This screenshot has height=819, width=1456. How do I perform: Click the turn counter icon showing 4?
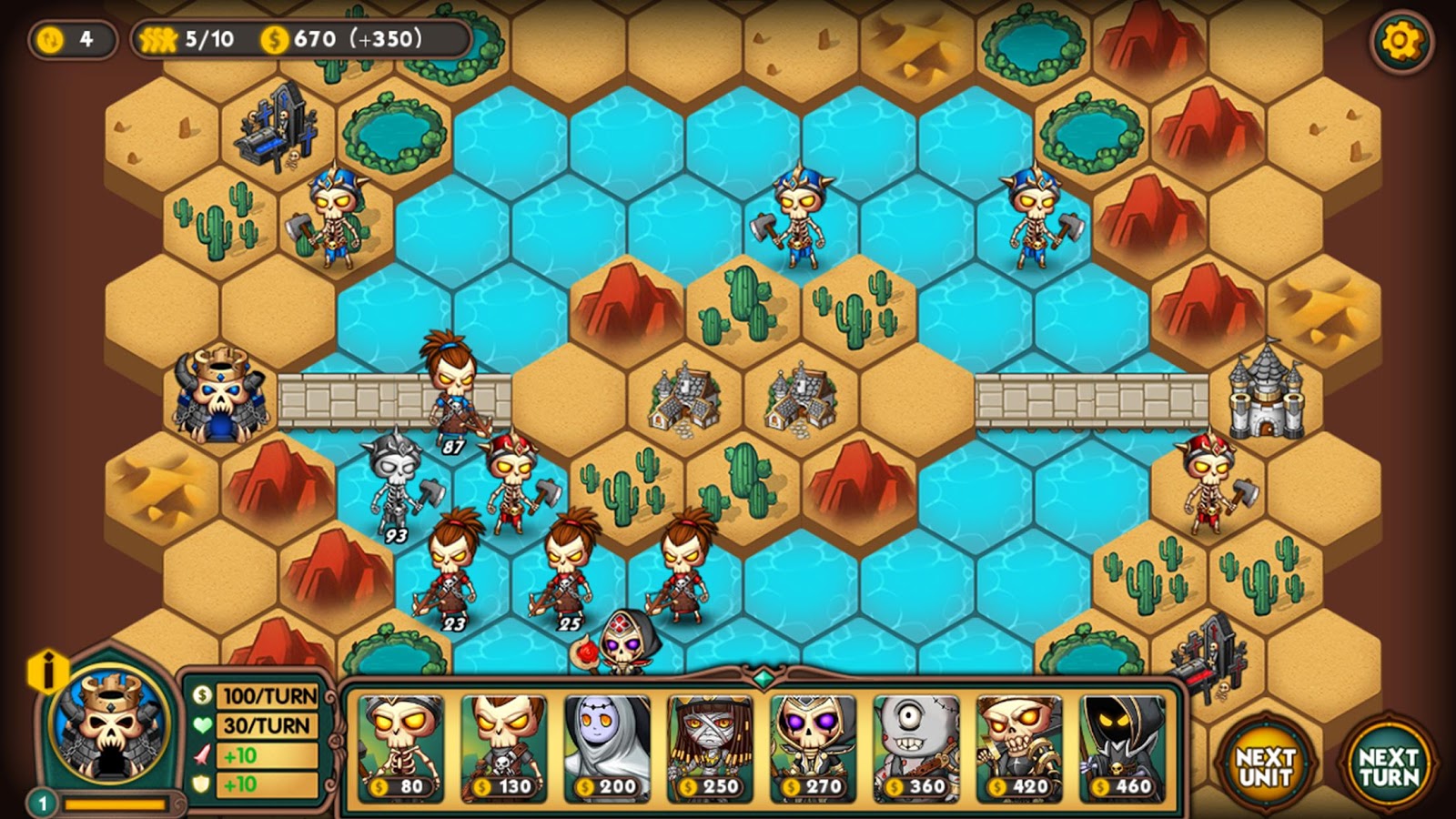point(51,39)
